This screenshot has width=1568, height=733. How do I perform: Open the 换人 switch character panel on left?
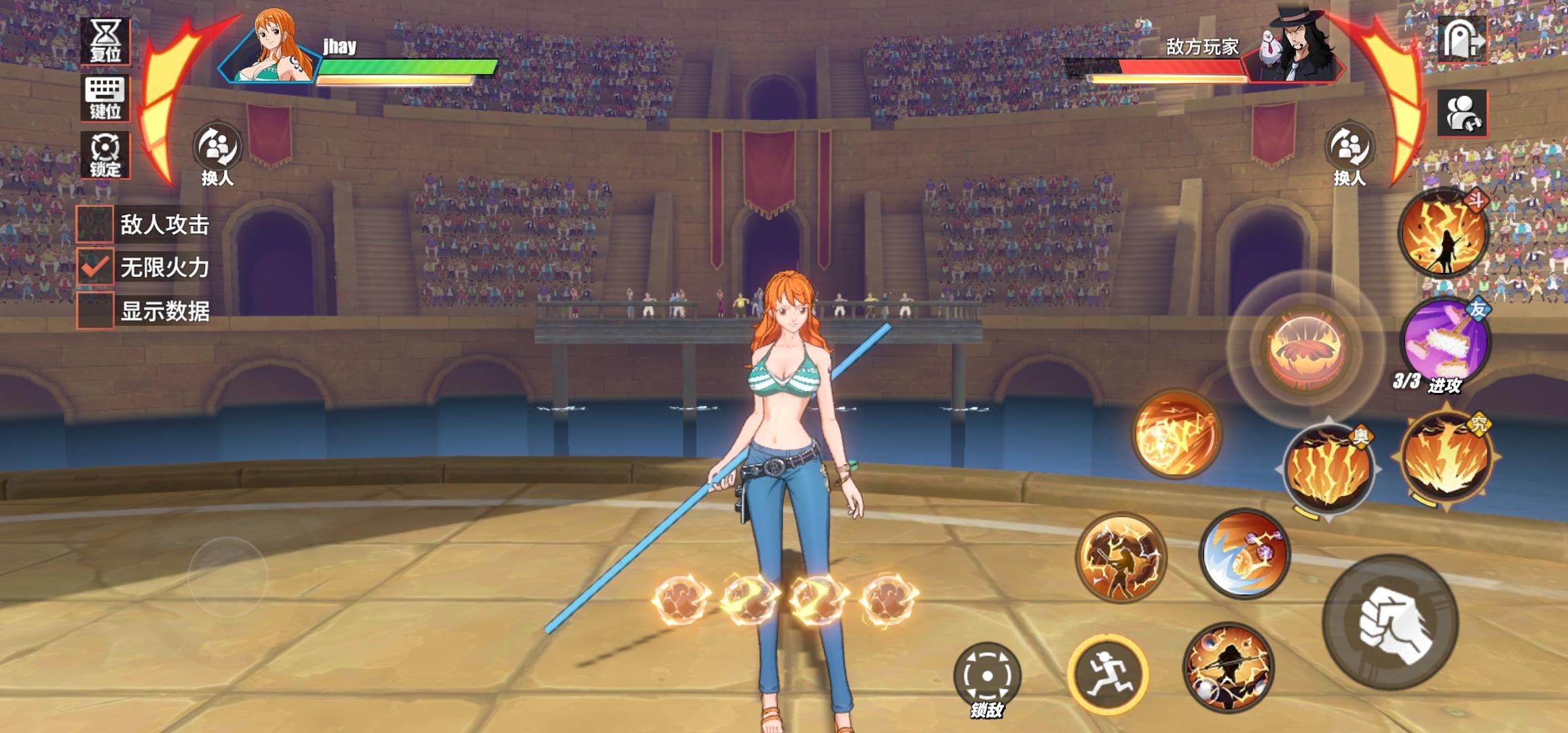[x=217, y=148]
